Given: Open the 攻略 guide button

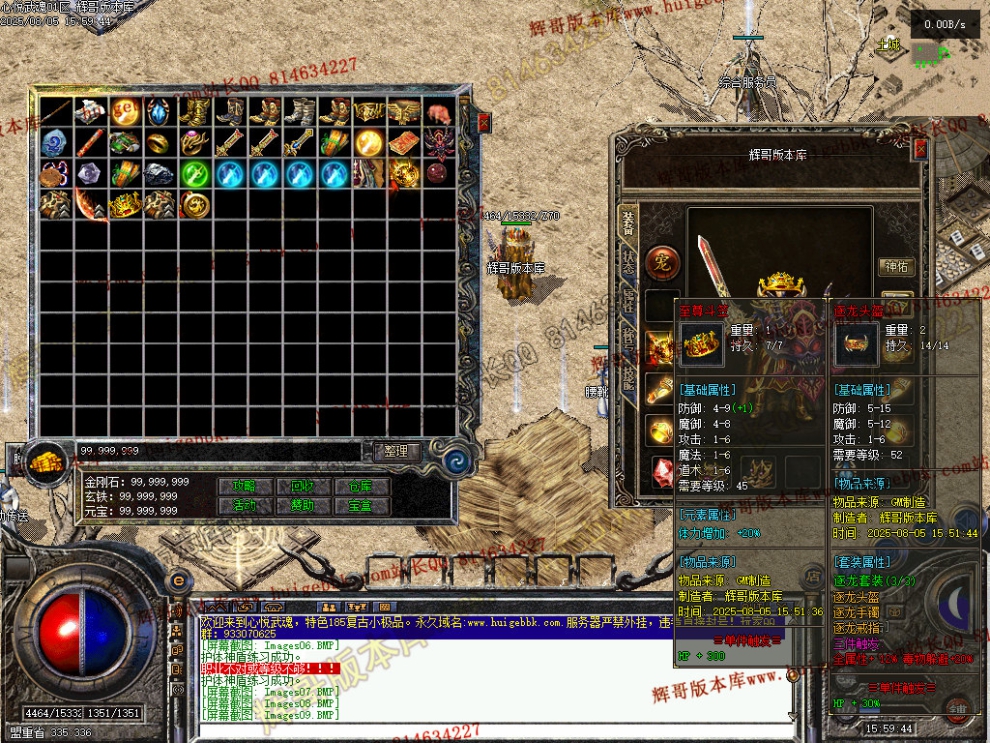Looking at the screenshot, I should [x=244, y=486].
